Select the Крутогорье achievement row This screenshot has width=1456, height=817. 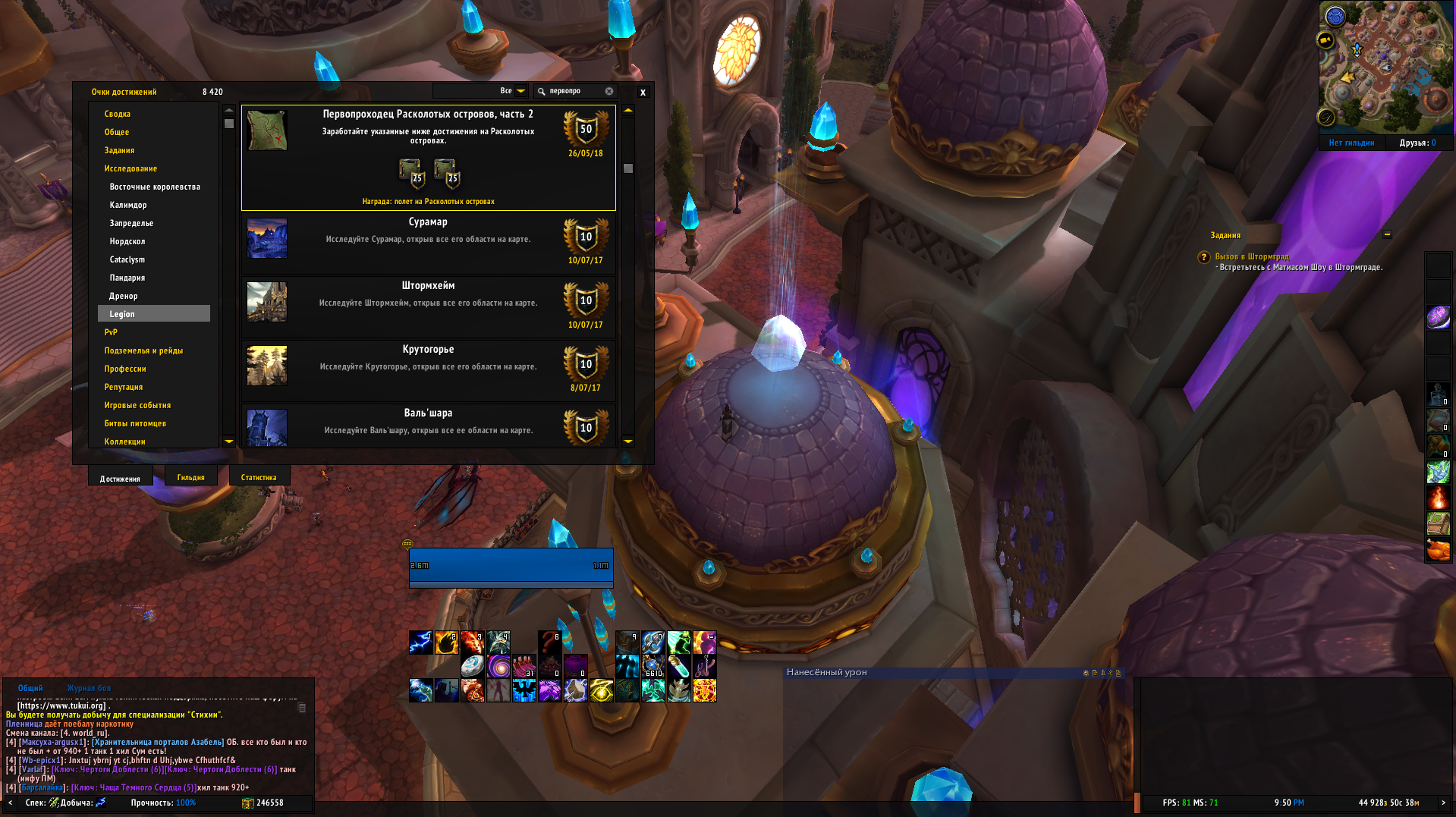click(x=428, y=370)
